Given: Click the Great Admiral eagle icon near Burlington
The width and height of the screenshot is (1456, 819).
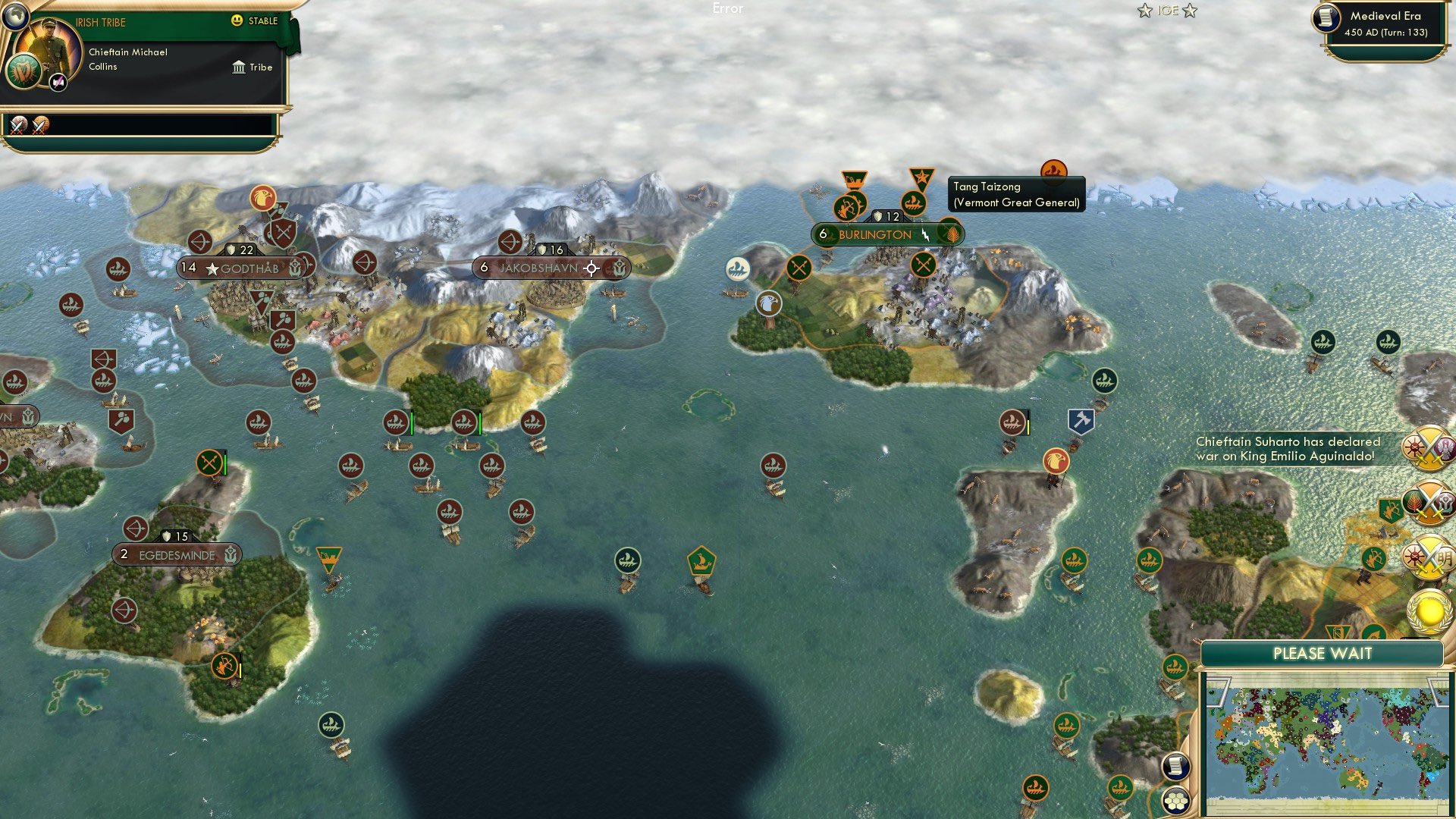Looking at the screenshot, I should 768,302.
